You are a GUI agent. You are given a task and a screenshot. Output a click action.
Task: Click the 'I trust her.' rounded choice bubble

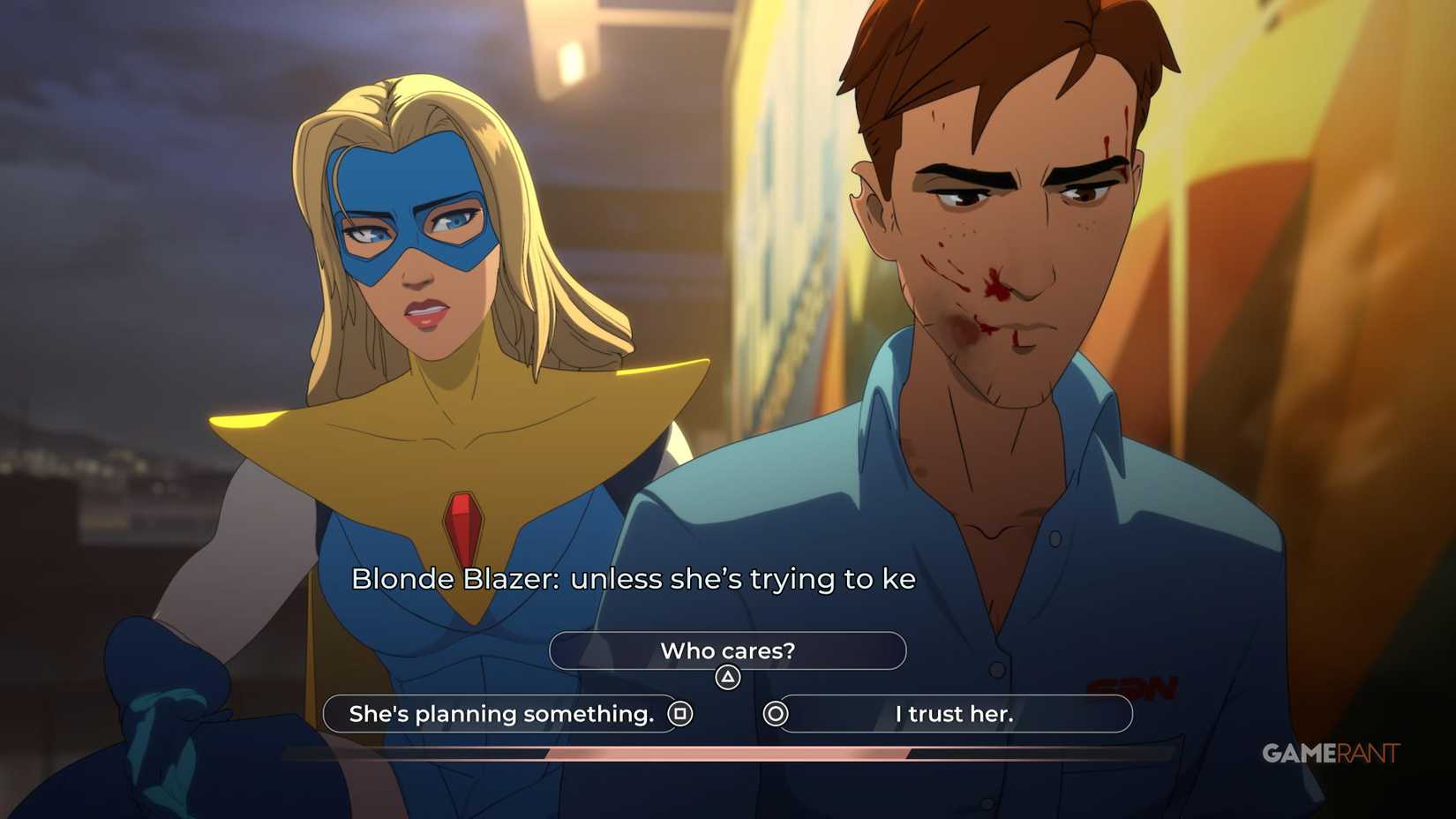(955, 714)
